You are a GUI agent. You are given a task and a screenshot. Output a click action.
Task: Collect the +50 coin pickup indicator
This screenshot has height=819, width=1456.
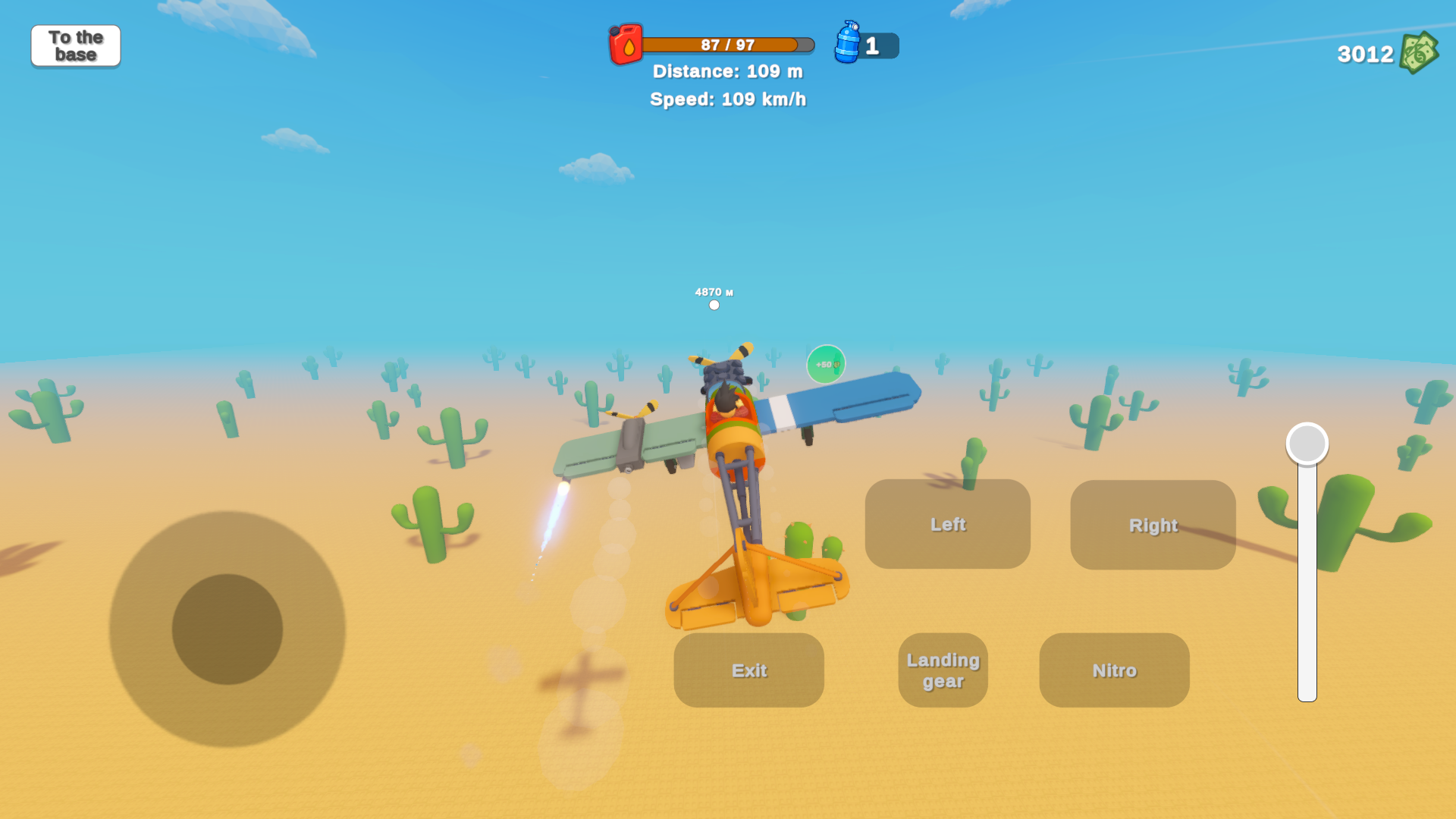tap(826, 363)
